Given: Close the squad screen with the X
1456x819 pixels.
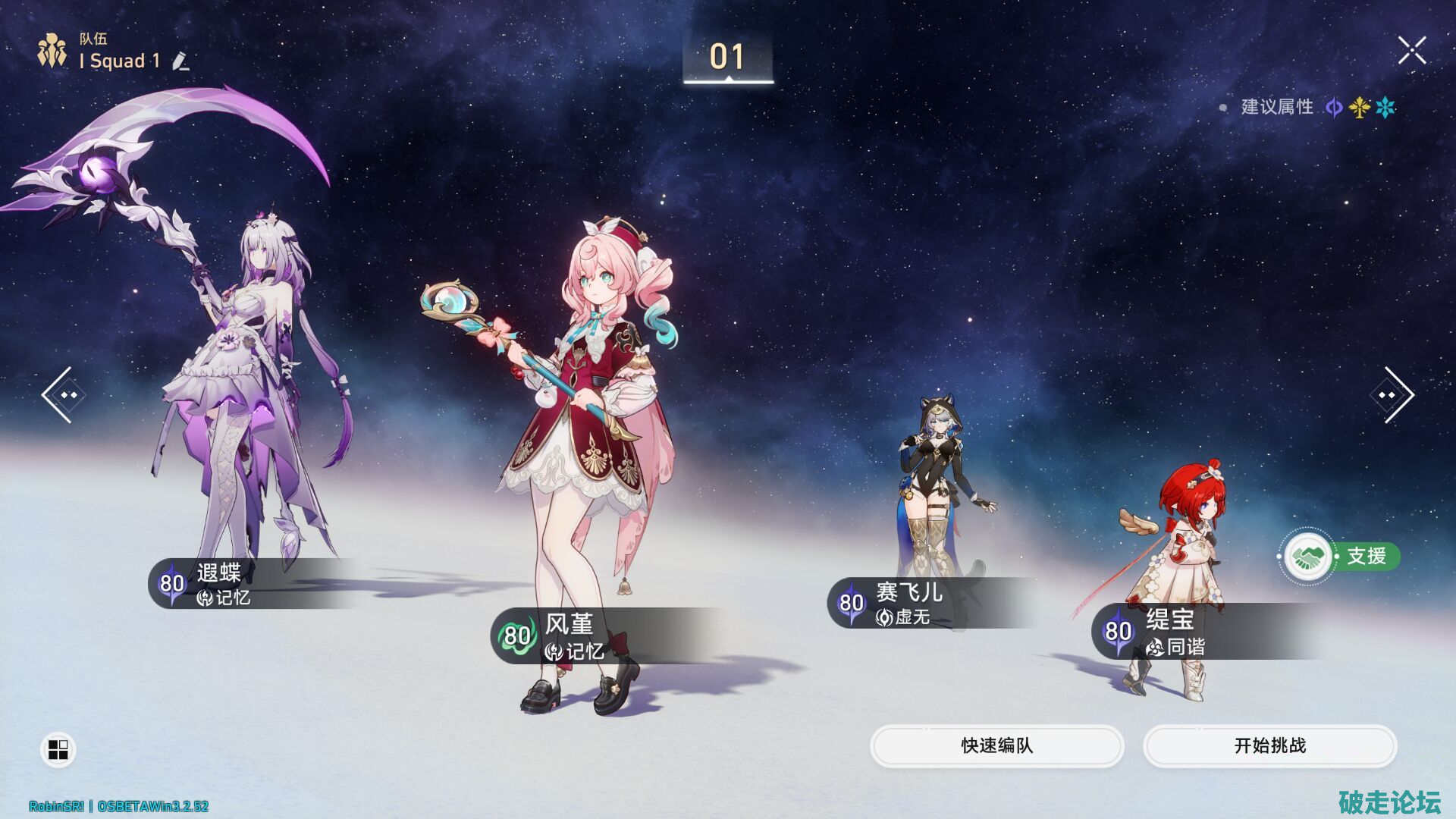Looking at the screenshot, I should pyautogui.click(x=1412, y=51).
